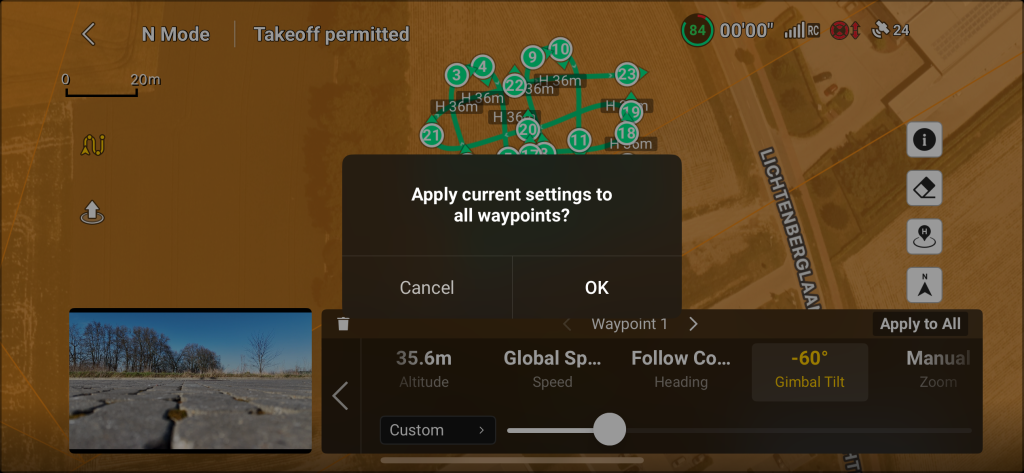The image size is (1024, 473).
Task: Open the Custom dropdown selector
Action: [x=438, y=430]
